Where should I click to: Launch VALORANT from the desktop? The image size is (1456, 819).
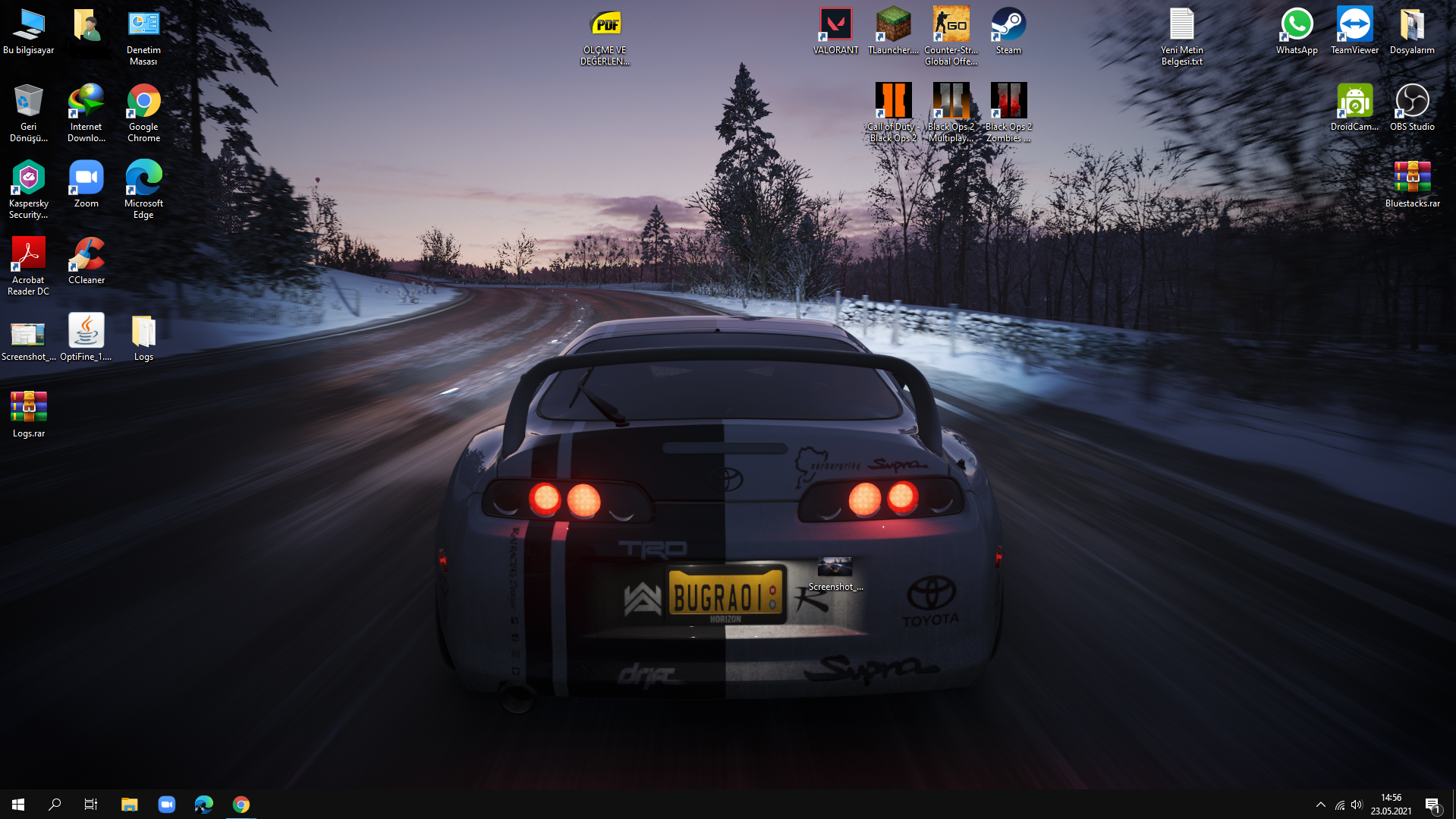pos(835,24)
